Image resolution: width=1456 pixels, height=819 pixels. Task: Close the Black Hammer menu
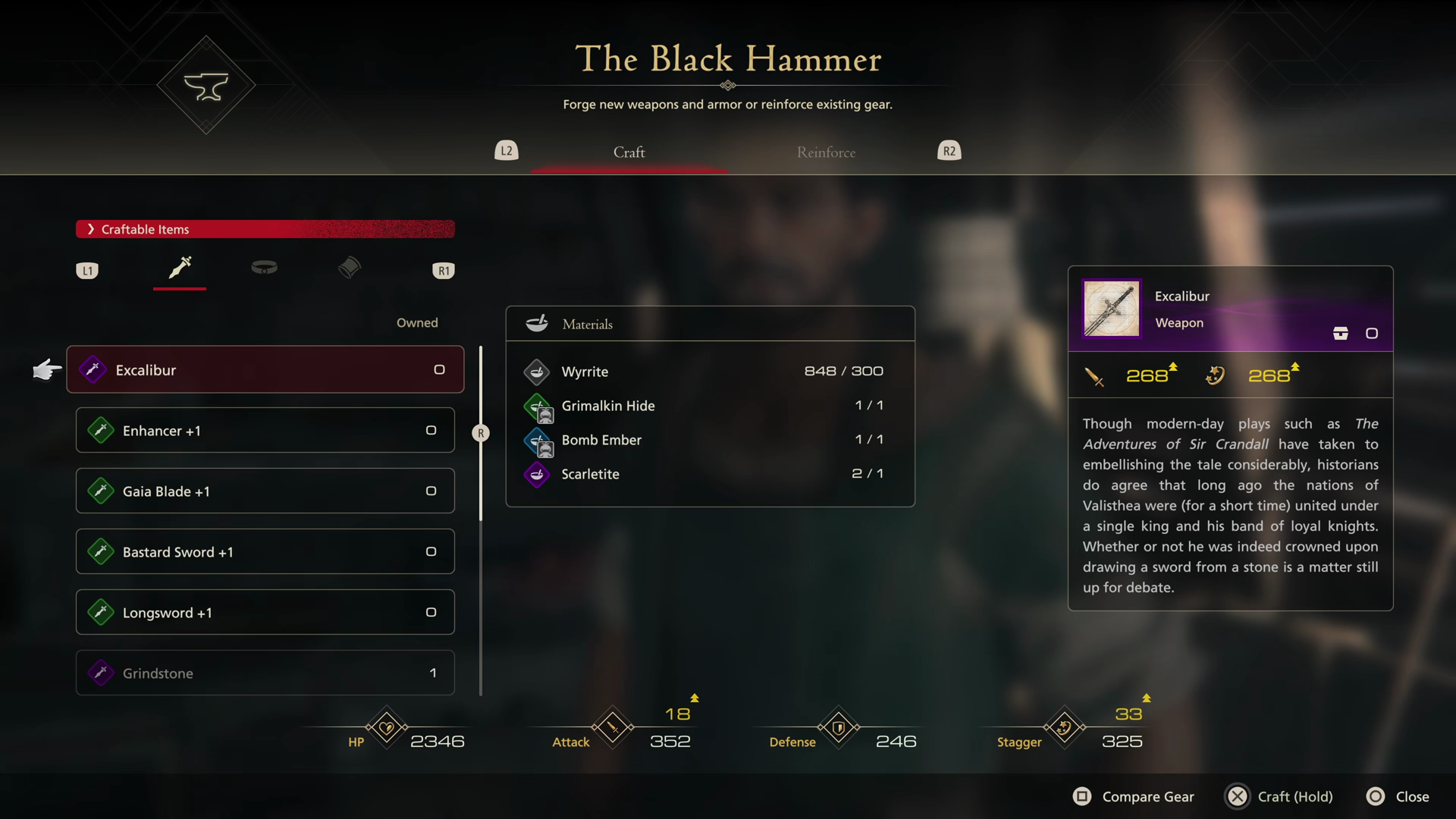click(1398, 796)
